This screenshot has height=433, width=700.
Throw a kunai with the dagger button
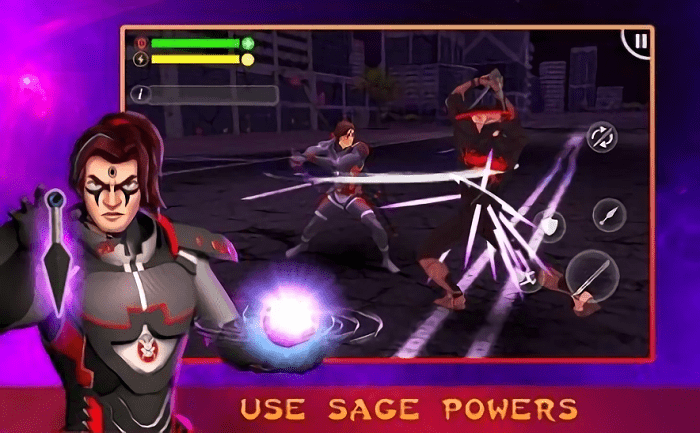point(608,214)
